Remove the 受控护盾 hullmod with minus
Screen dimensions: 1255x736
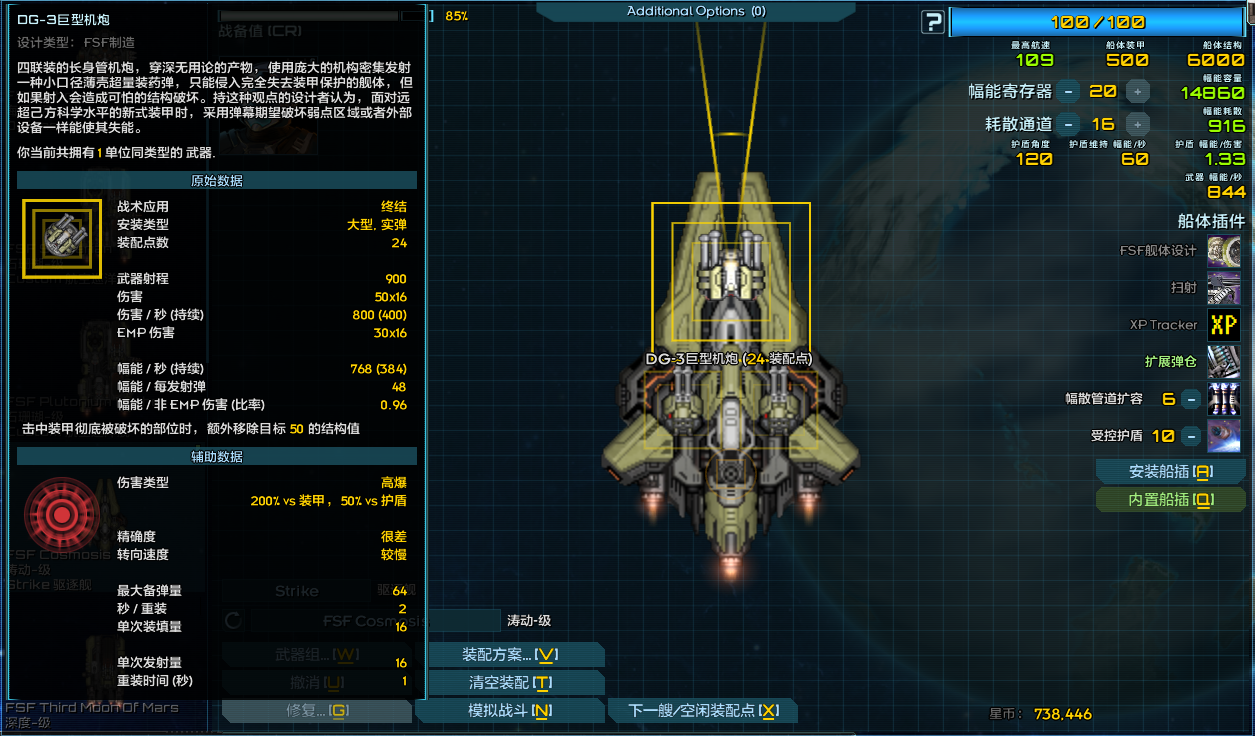1190,436
